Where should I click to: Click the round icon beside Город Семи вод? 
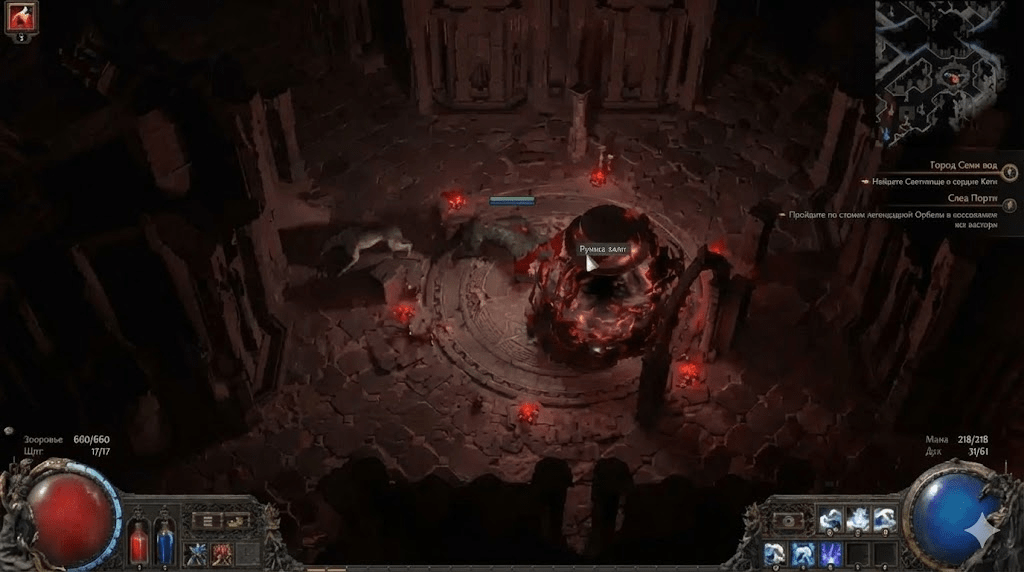click(1010, 172)
